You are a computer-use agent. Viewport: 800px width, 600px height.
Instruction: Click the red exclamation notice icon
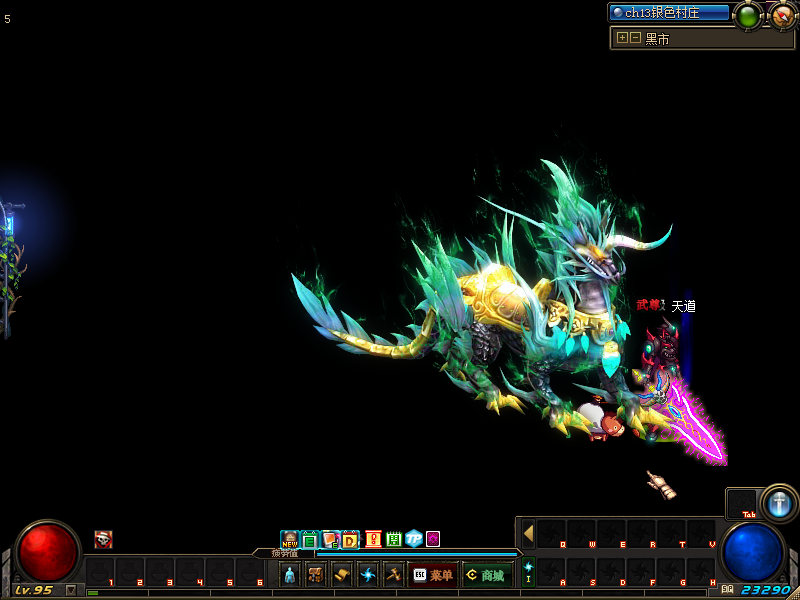coord(373,540)
